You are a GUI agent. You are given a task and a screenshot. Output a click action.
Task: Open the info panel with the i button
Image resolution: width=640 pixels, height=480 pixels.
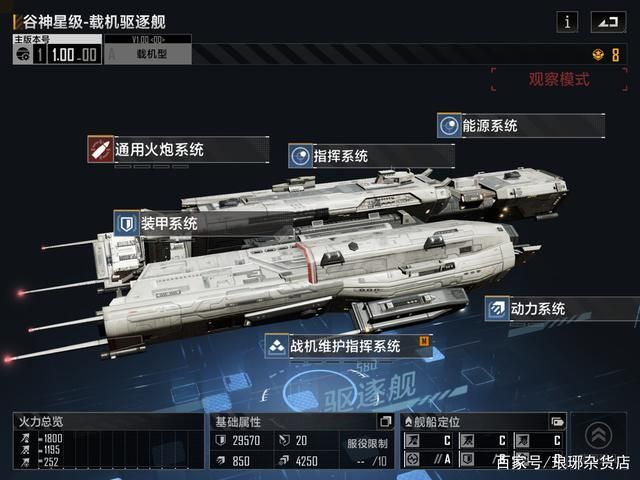click(x=568, y=20)
